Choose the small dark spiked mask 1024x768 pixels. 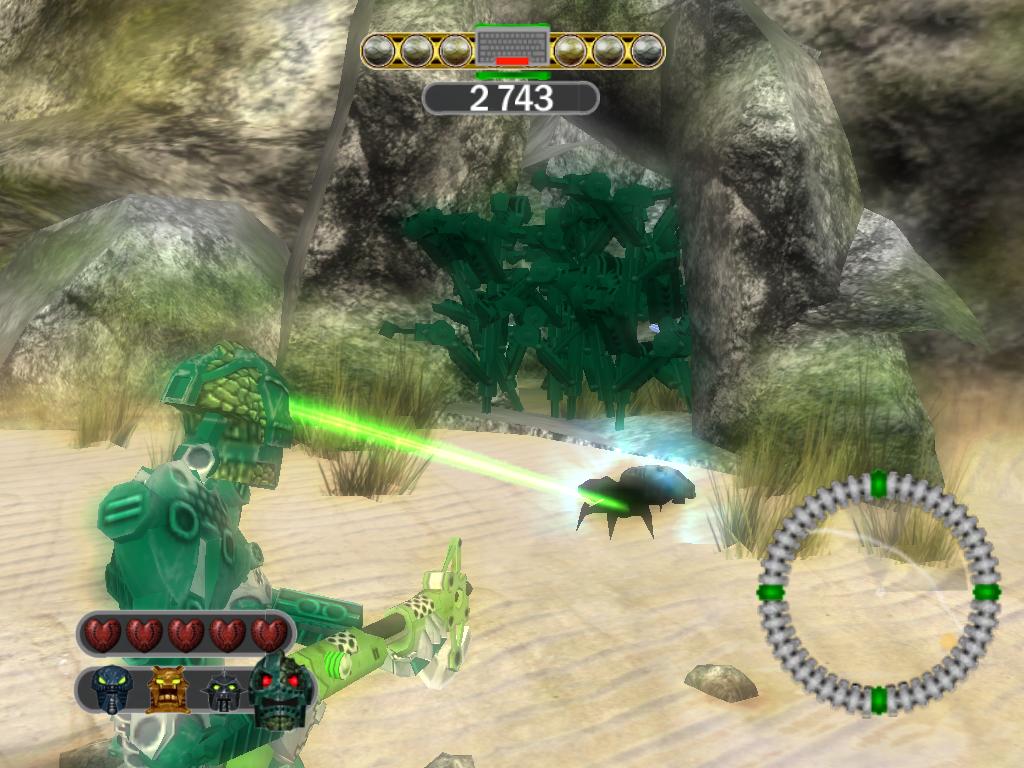[224, 692]
